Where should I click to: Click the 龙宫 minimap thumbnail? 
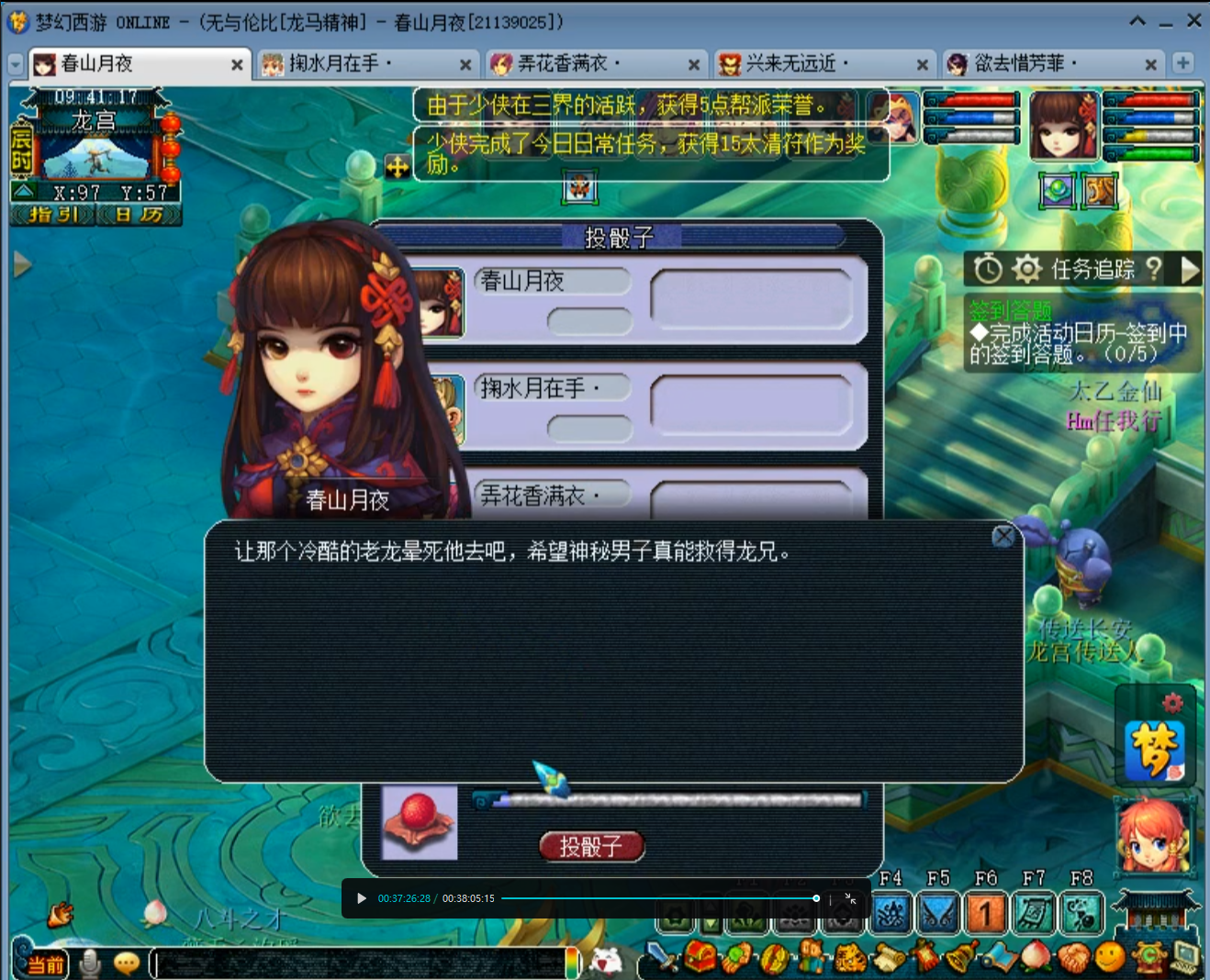click(x=95, y=158)
